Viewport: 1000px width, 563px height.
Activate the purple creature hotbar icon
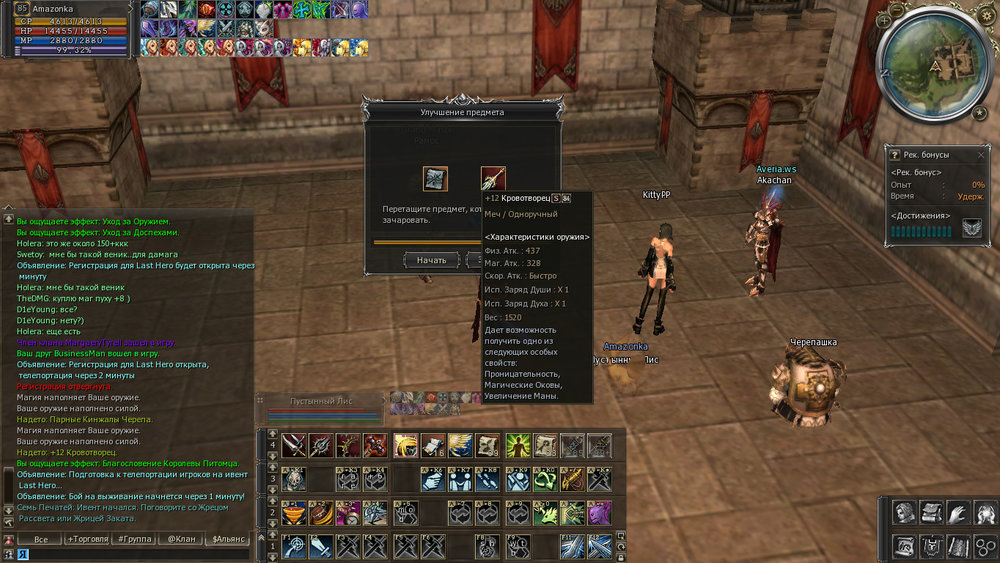599,513
